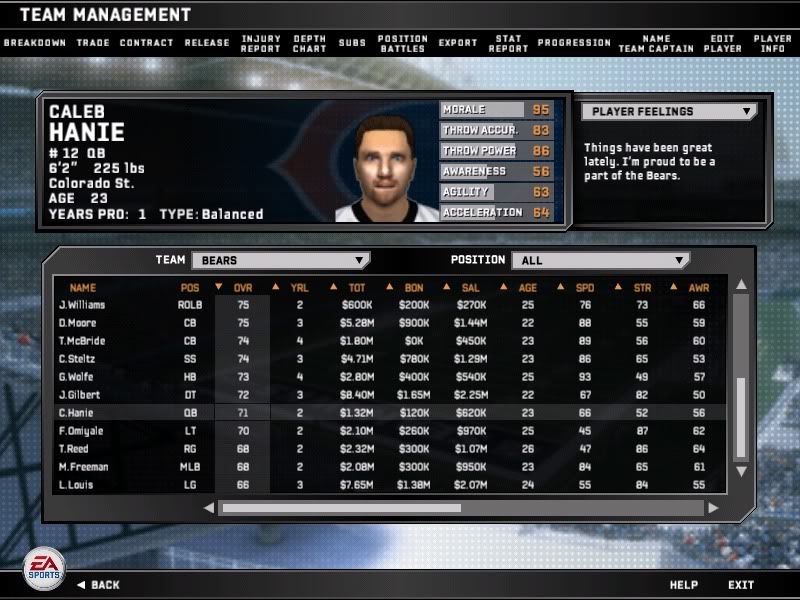This screenshot has height=600, width=800.
Task: Expand the Team dropdown showing Bears
Action: pyautogui.click(x=280, y=260)
